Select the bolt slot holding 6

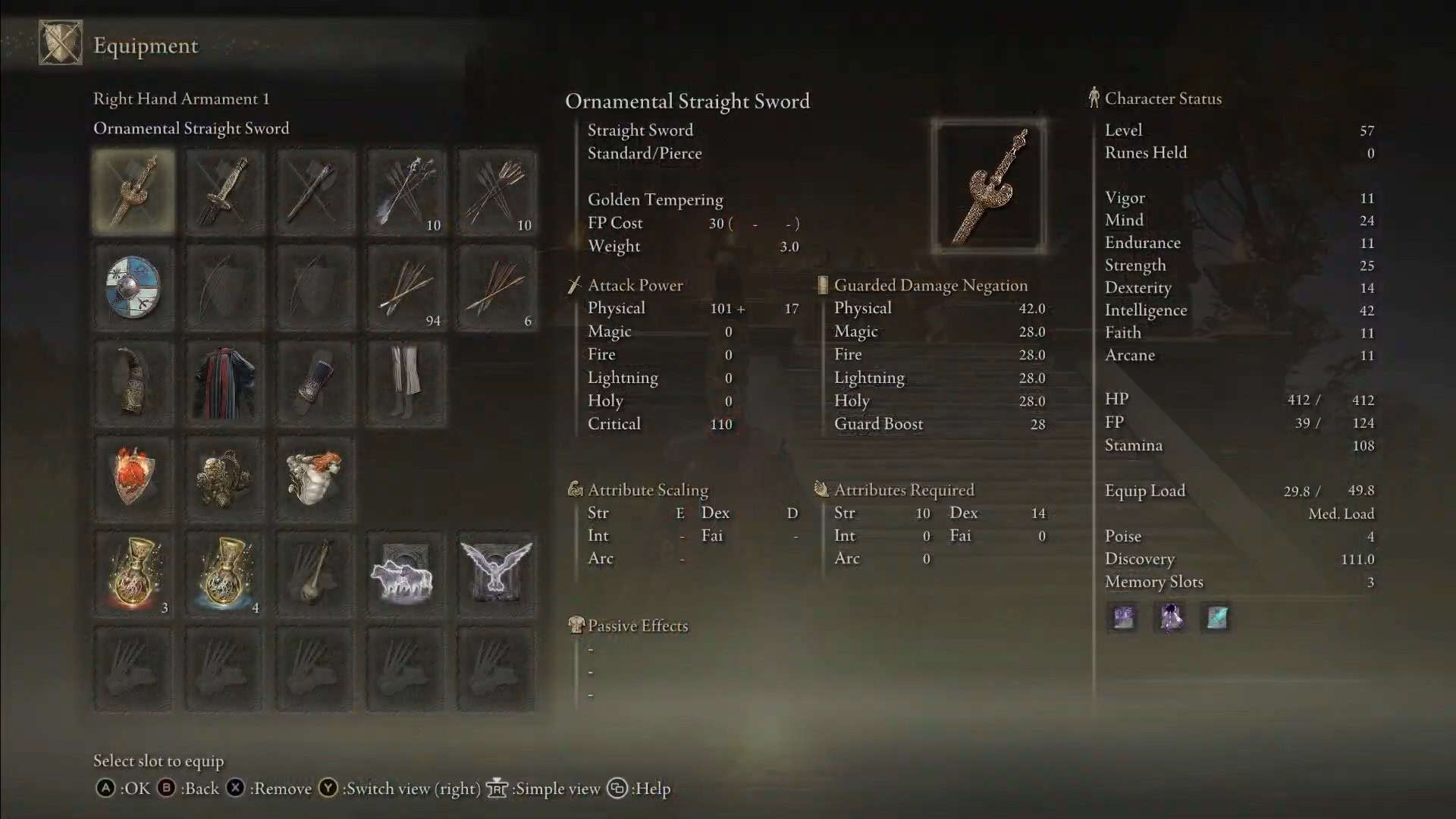tap(497, 287)
